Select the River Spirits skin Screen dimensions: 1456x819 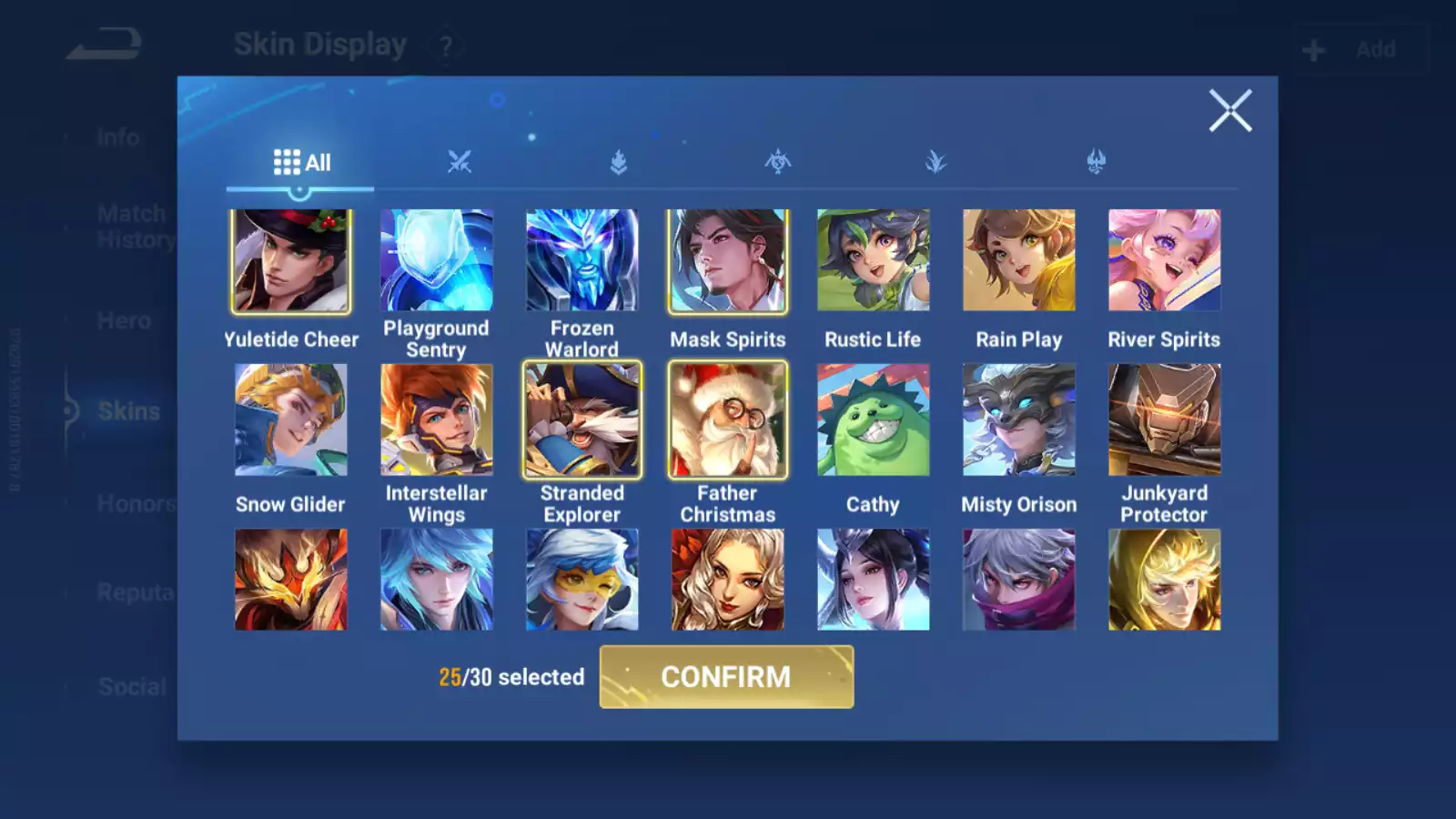click(x=1165, y=261)
